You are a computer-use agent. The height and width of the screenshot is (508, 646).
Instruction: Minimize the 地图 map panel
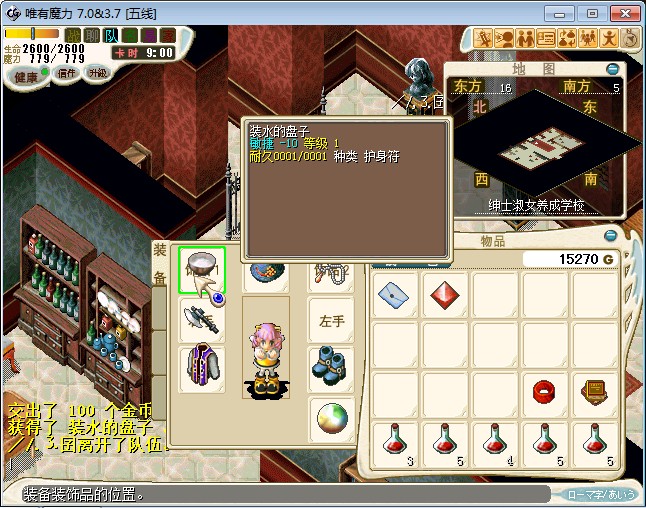[x=612, y=69]
